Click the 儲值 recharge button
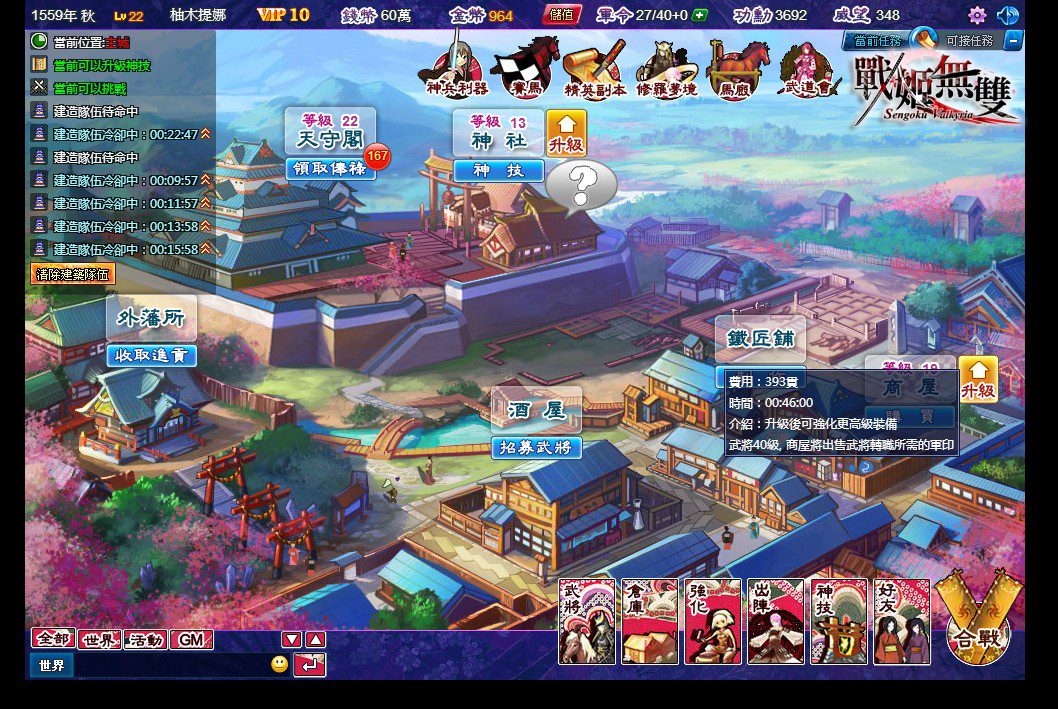Screen dimensions: 1058x709 [x=561, y=15]
